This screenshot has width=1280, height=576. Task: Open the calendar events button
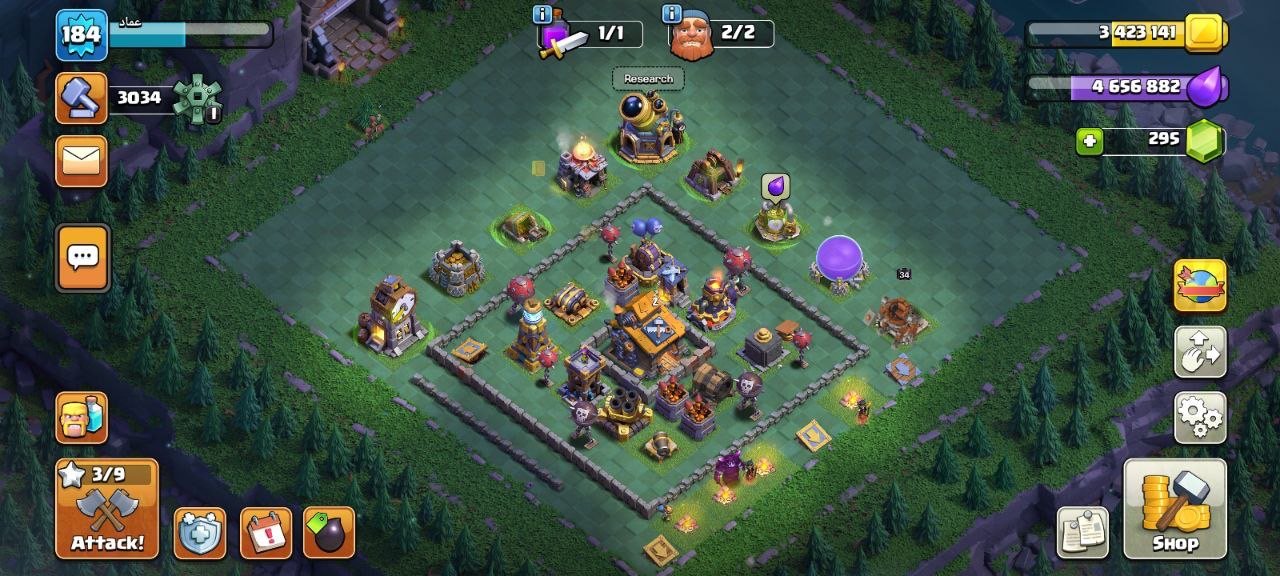[265, 532]
